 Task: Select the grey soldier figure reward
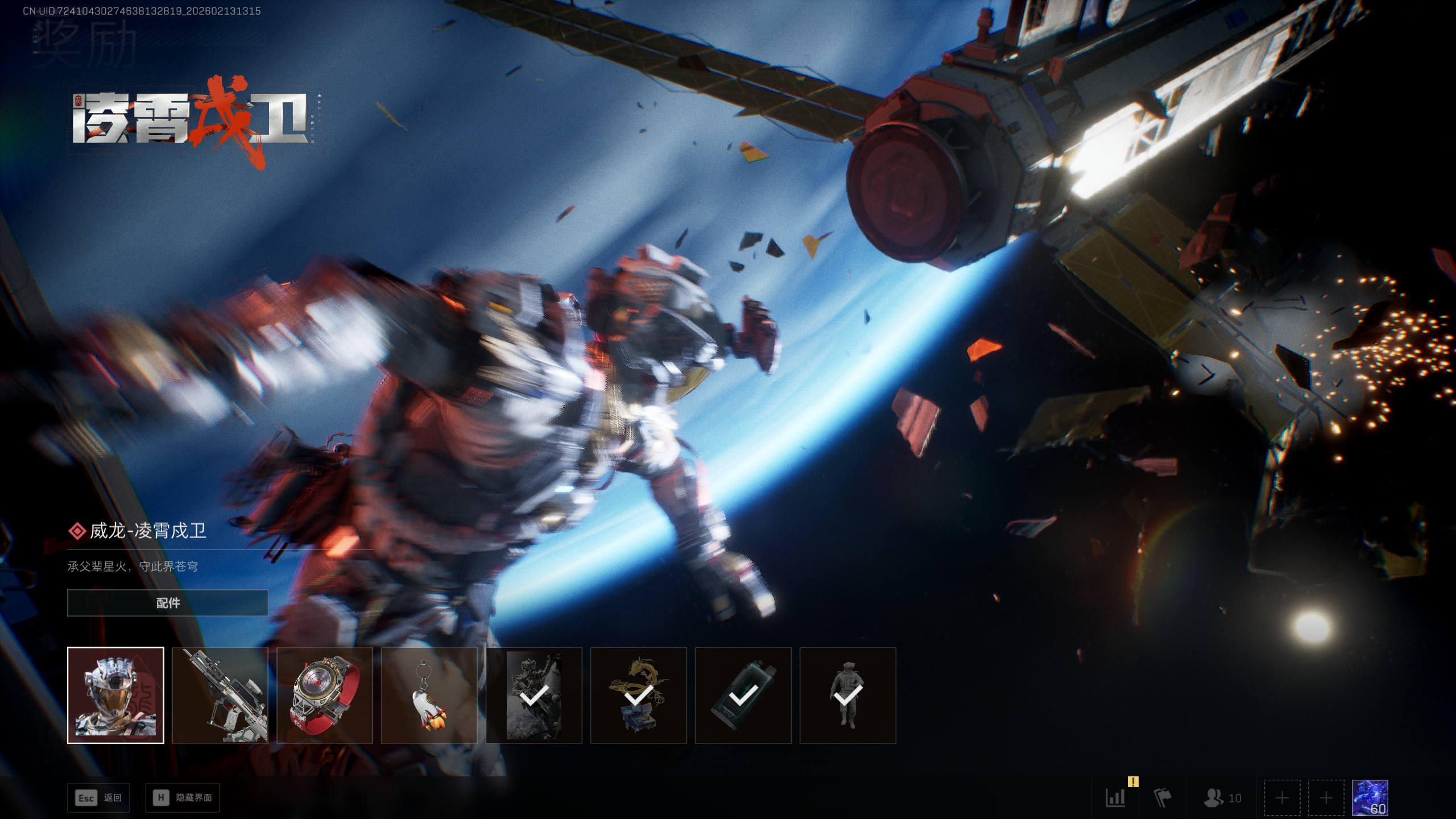pos(848,695)
